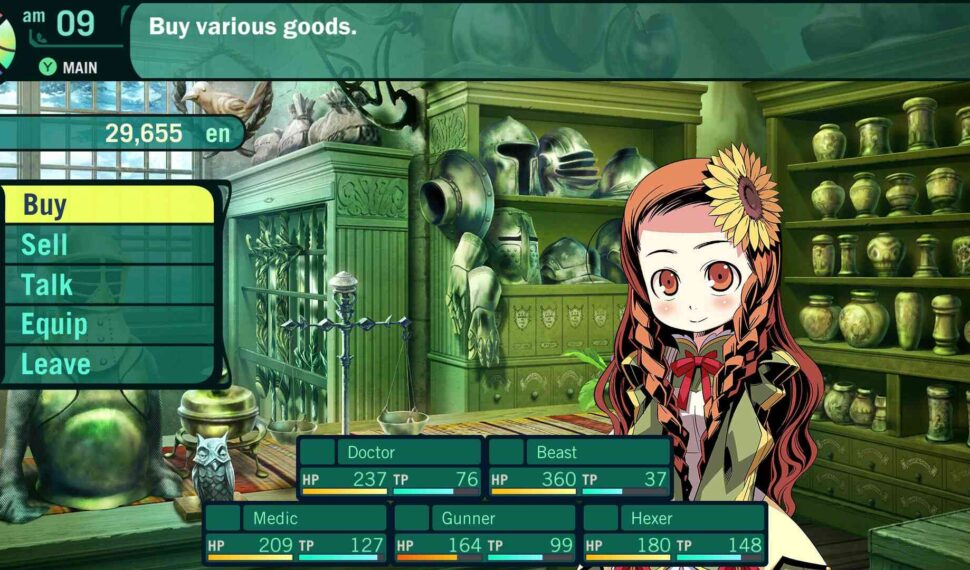This screenshot has width=970, height=570.
Task: Pick the Hexer party member panel
Action: click(x=674, y=533)
